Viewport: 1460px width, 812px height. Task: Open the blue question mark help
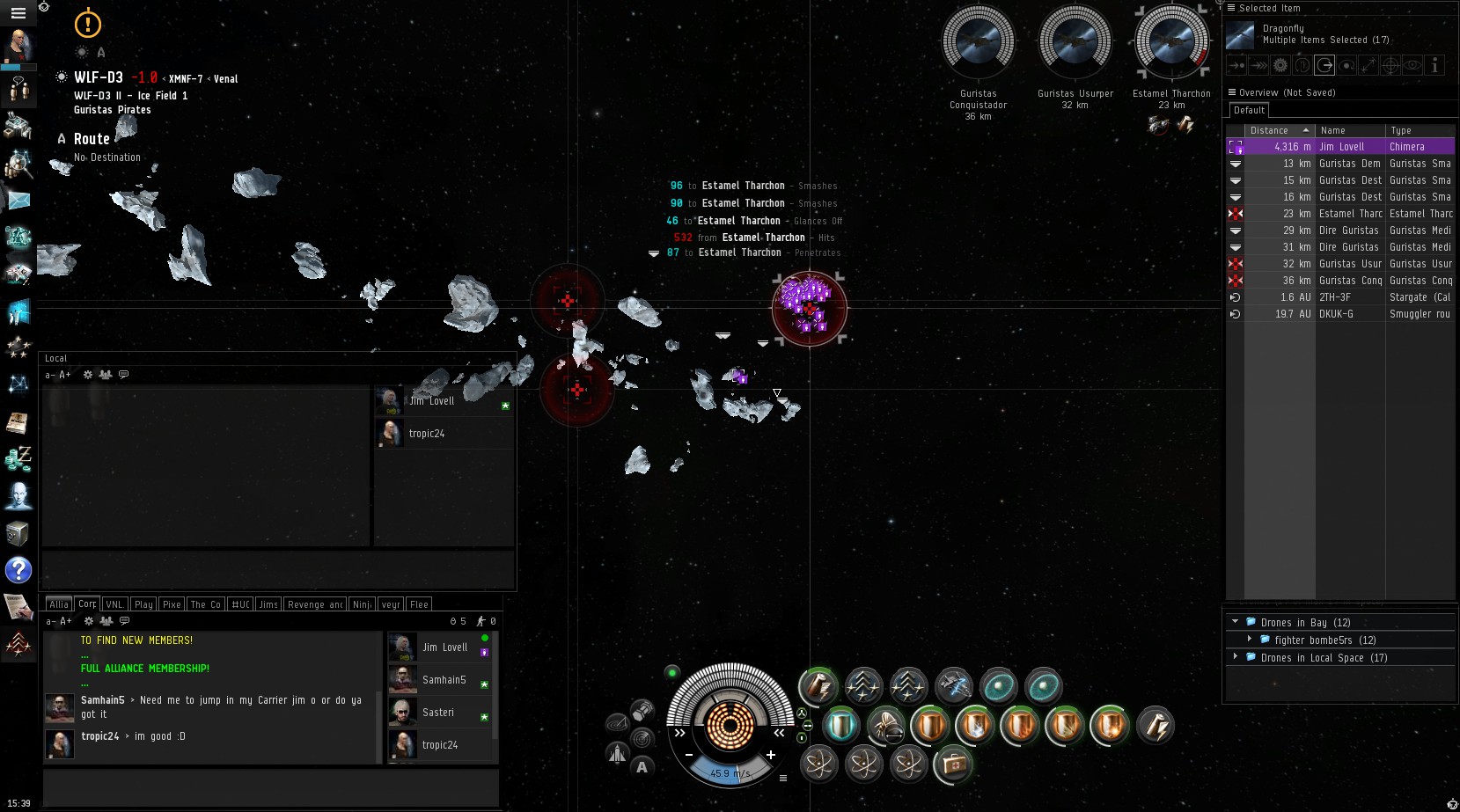point(18,570)
